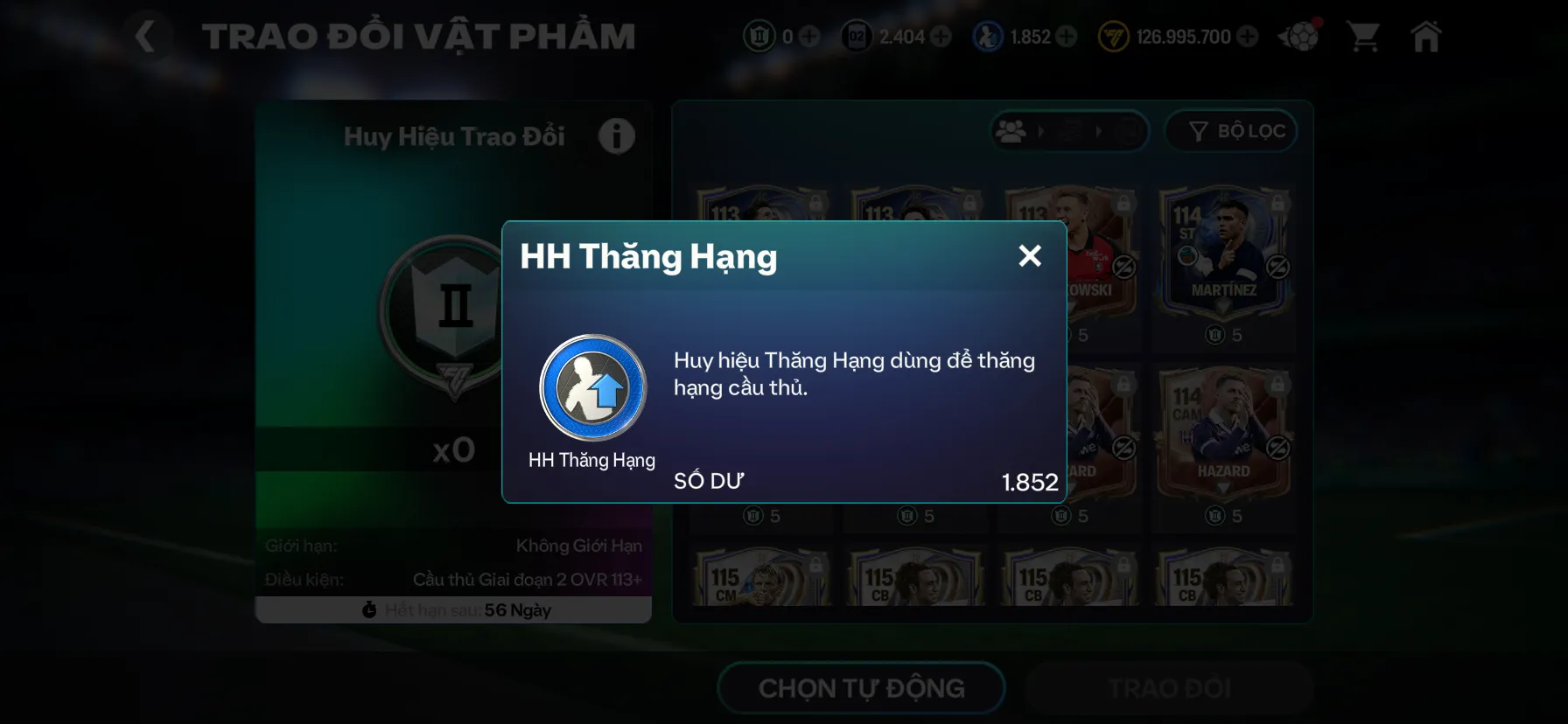Screen dimensions: 1568x724
Task: Open the Bộ Lọc filter
Action: 1231,131
